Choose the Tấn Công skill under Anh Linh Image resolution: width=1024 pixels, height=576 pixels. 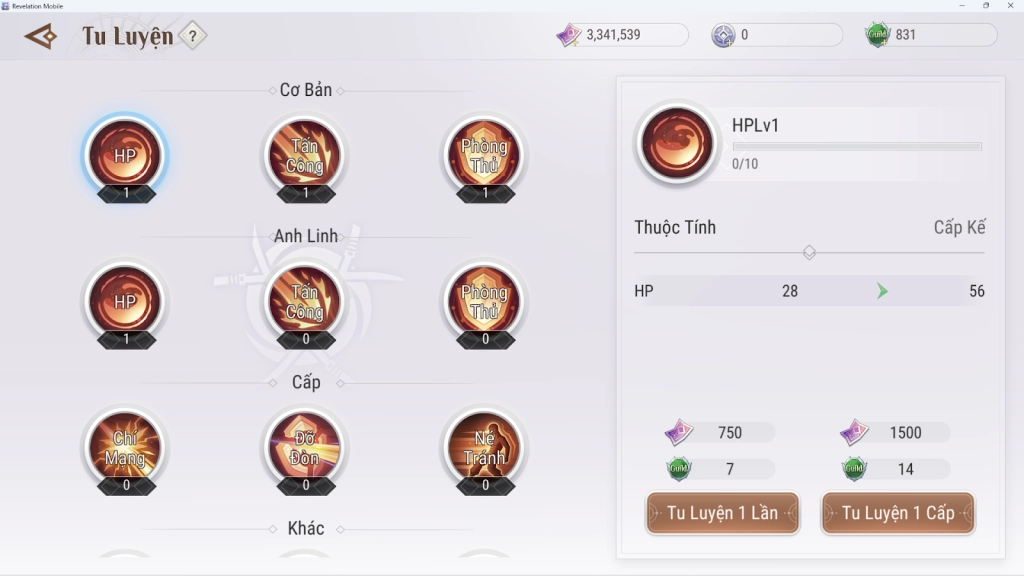pyautogui.click(x=305, y=302)
